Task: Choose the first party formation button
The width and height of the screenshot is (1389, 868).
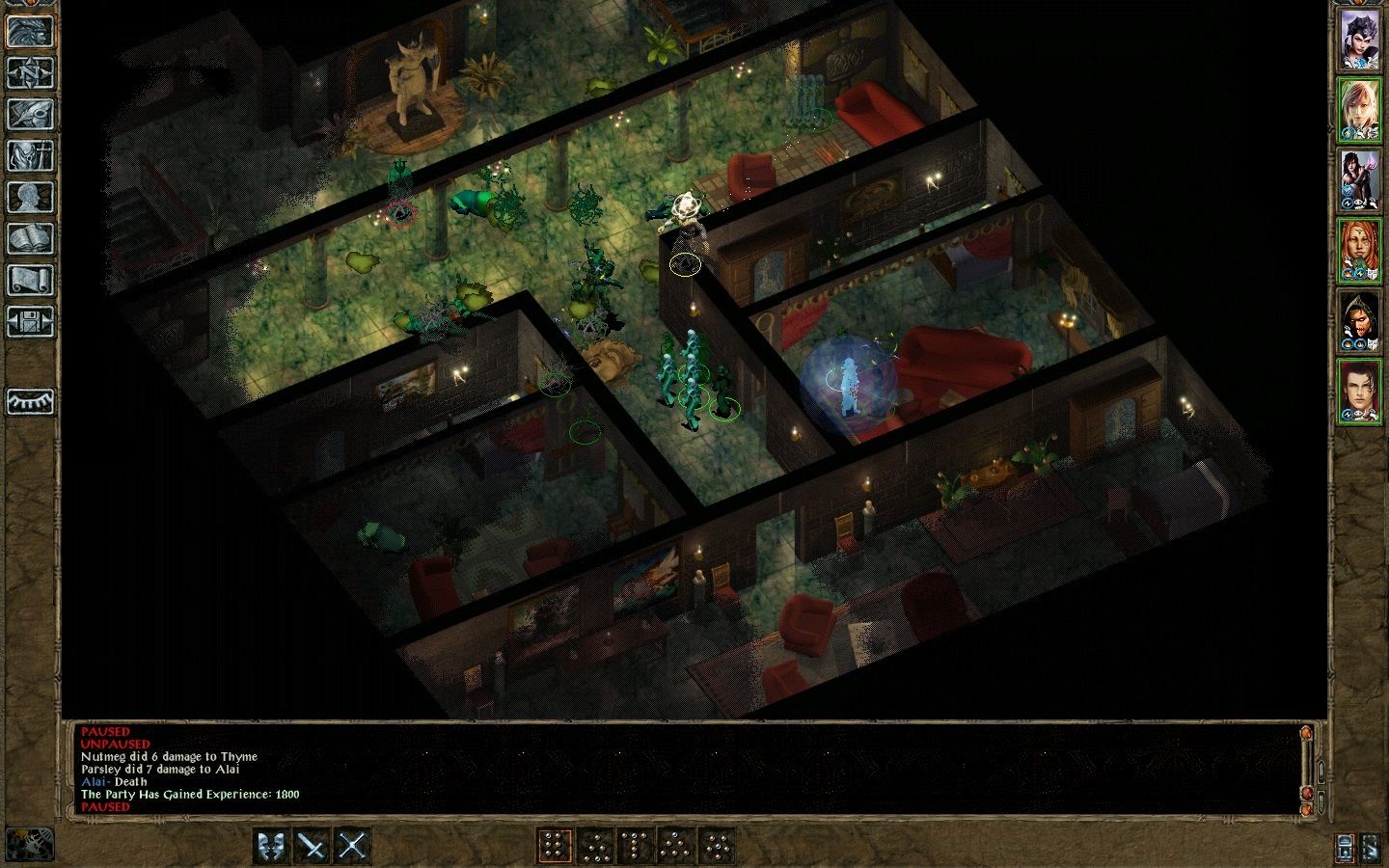Action: pyautogui.click(x=554, y=846)
